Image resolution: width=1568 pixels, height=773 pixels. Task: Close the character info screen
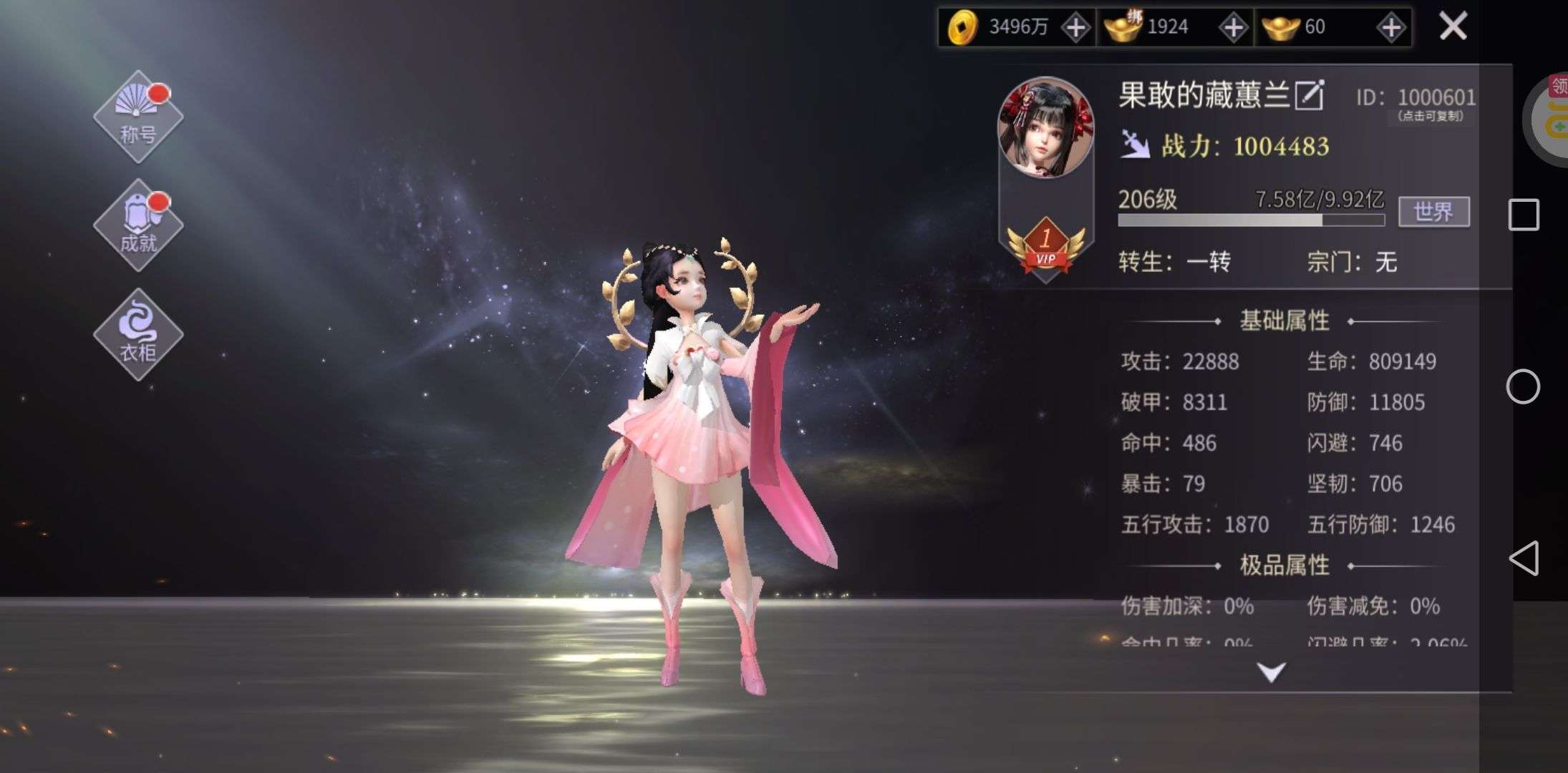(1453, 27)
